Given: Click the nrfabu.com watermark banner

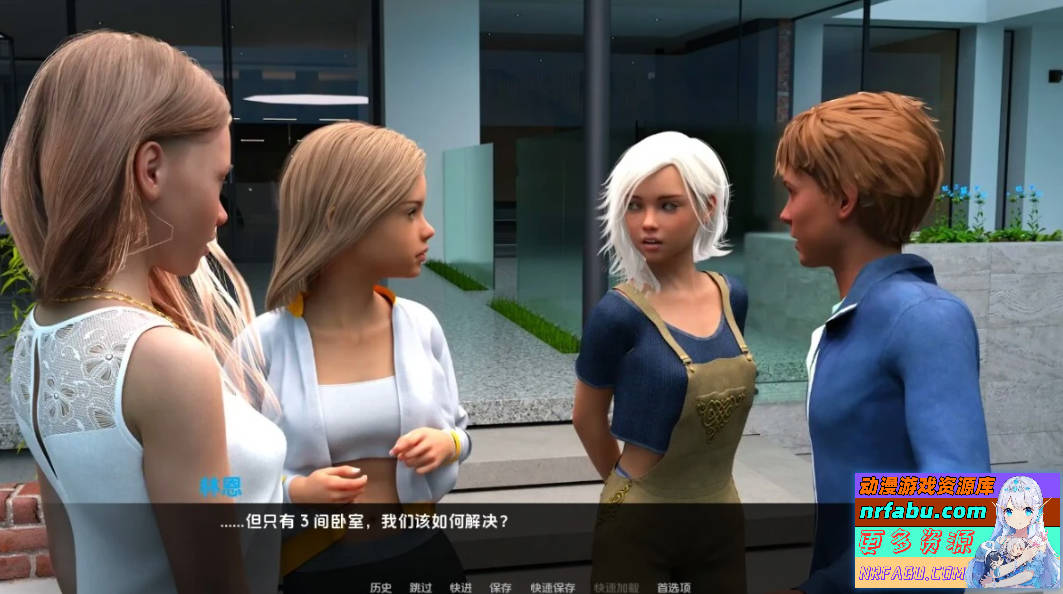Looking at the screenshot, I should [957, 530].
